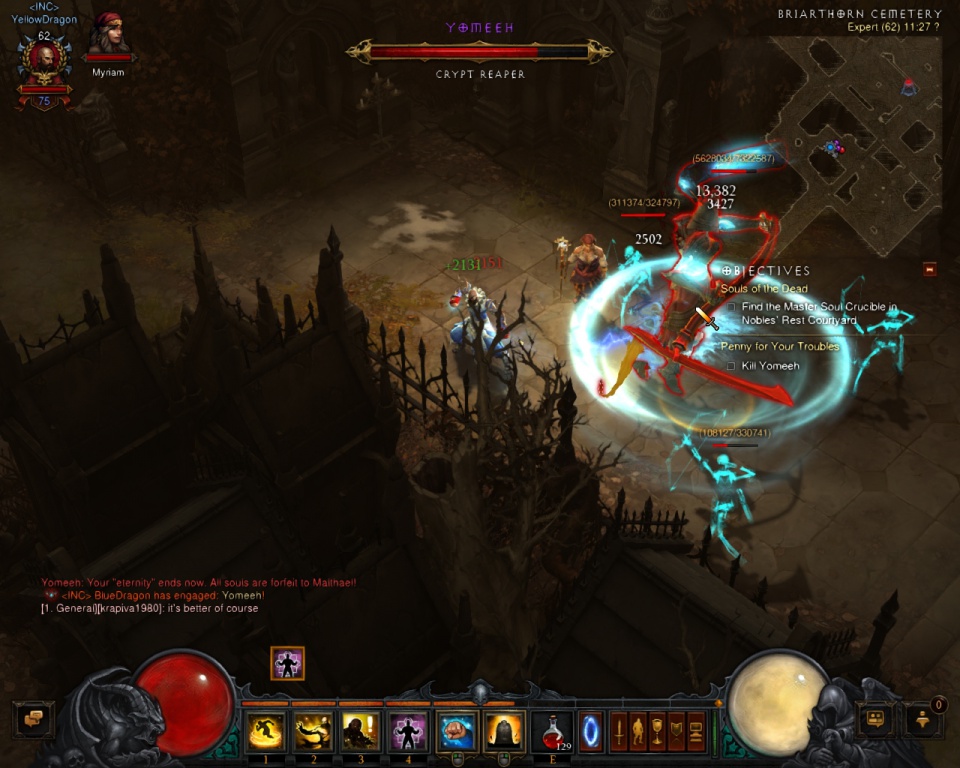This screenshot has height=768, width=960.
Task: Open the chat bubble button beside health globe
Action: tap(33, 718)
